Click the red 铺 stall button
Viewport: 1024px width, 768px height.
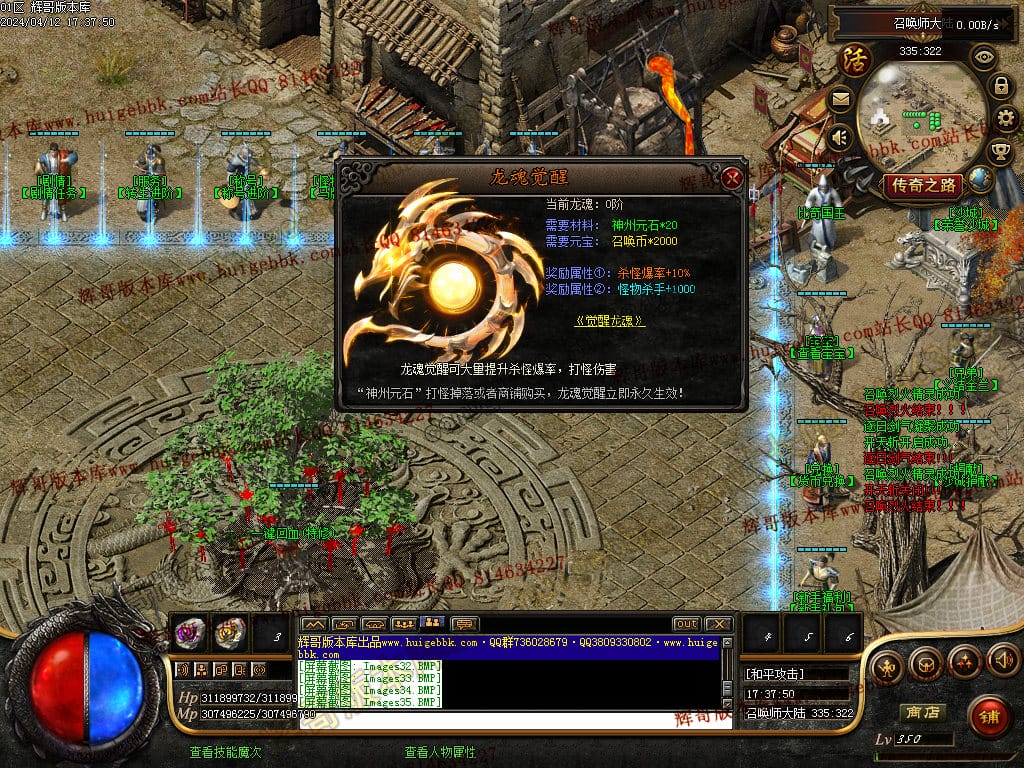click(x=989, y=716)
